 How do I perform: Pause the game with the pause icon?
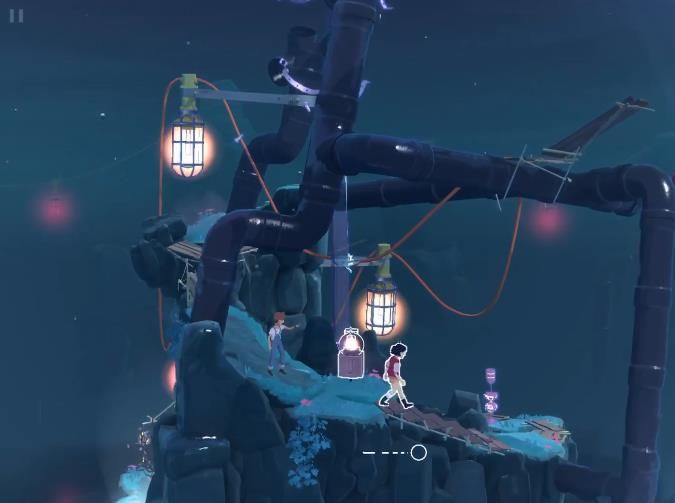pos(16,16)
